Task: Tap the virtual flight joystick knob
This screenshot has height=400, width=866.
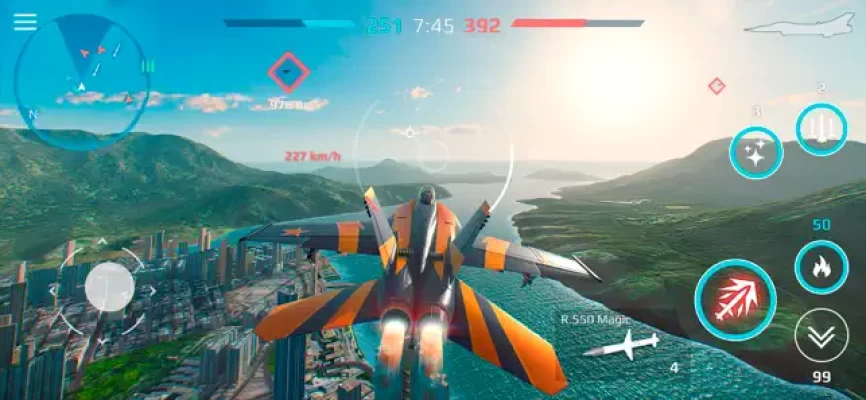Action: (x=109, y=288)
